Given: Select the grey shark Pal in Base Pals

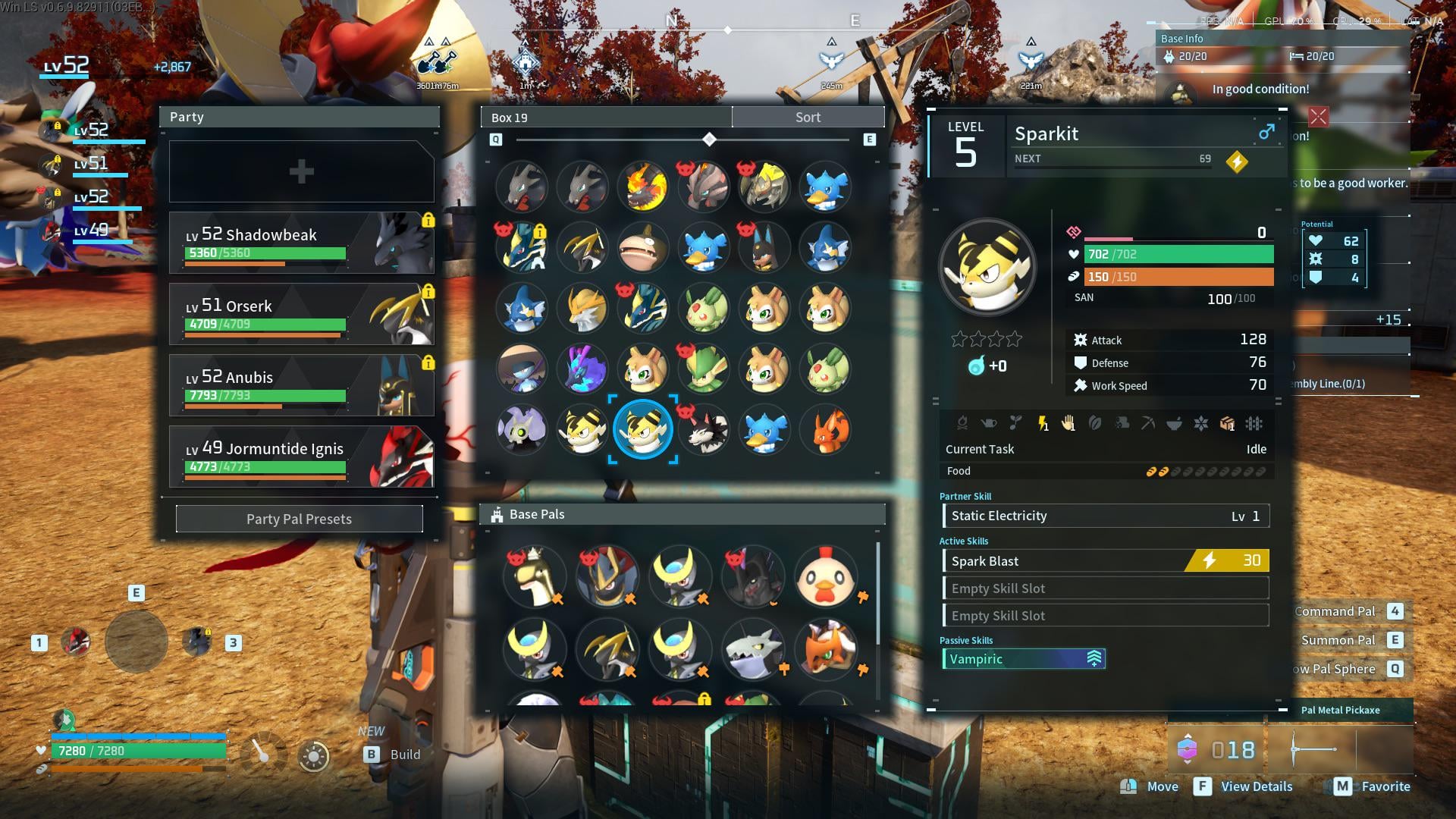Looking at the screenshot, I should [x=752, y=649].
